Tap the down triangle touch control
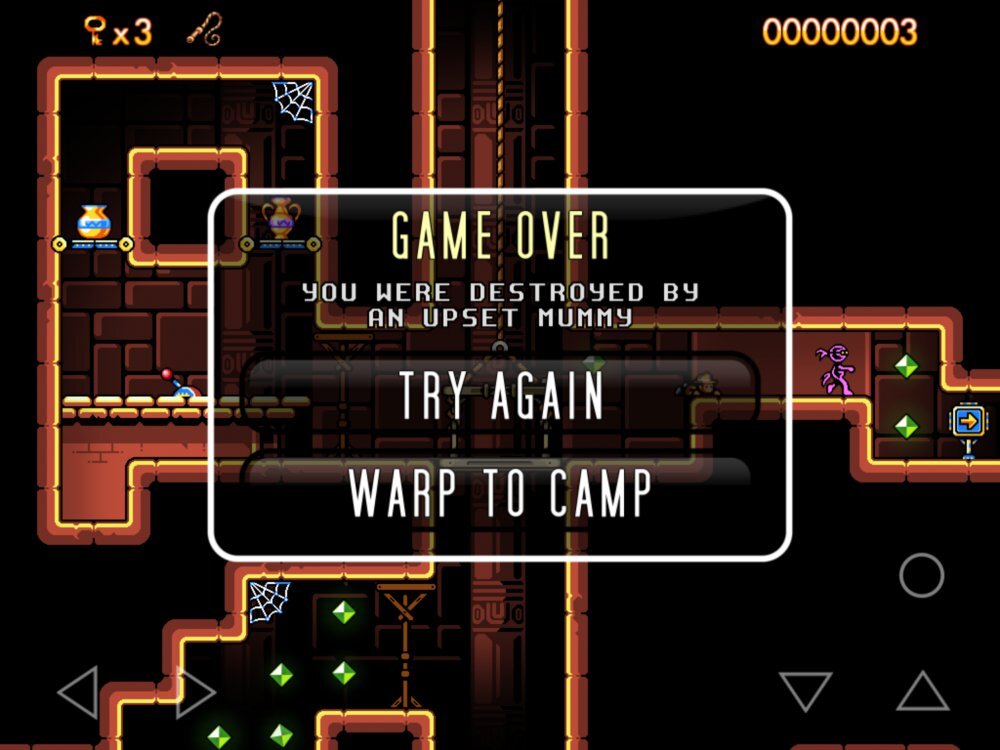1000x750 pixels. pos(805,691)
